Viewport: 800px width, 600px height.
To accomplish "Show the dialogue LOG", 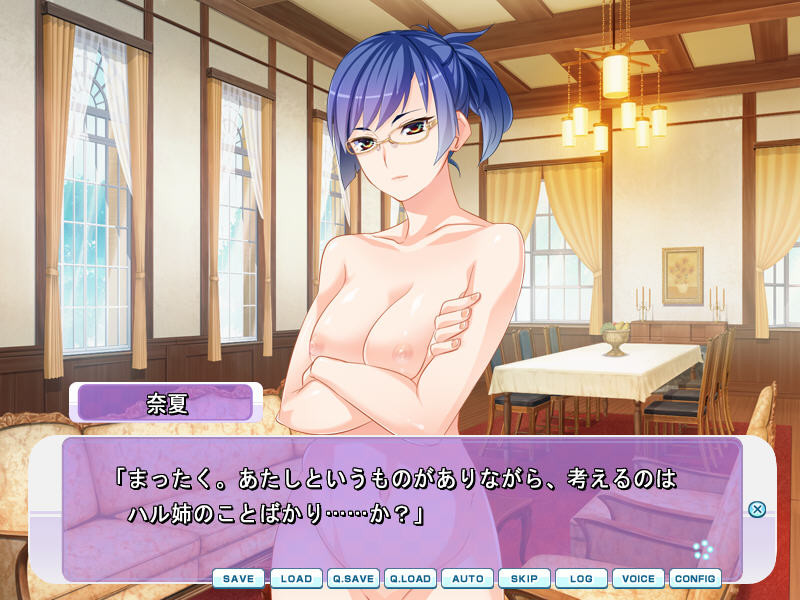I will [581, 578].
